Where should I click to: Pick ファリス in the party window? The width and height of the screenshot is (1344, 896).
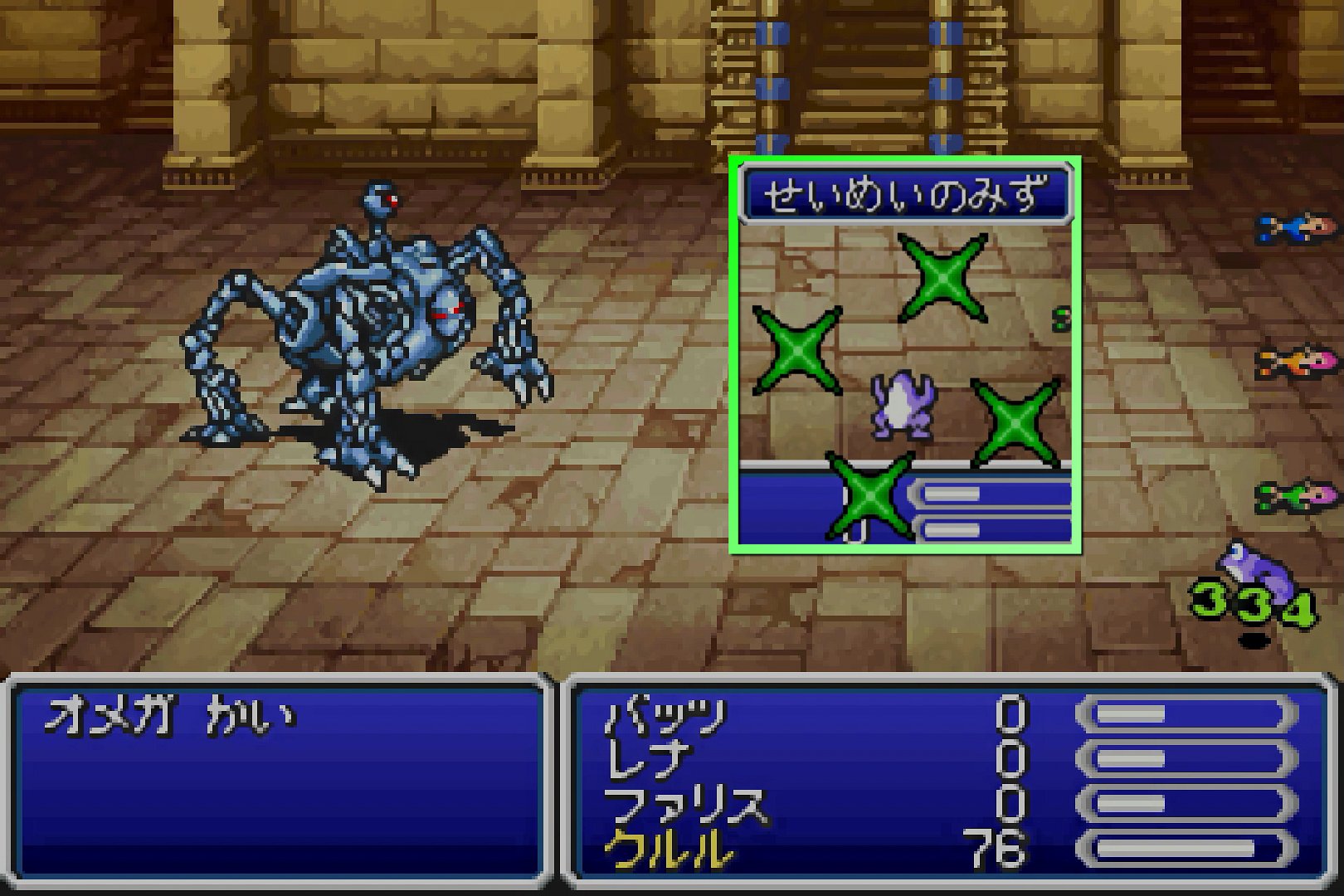tap(685, 805)
